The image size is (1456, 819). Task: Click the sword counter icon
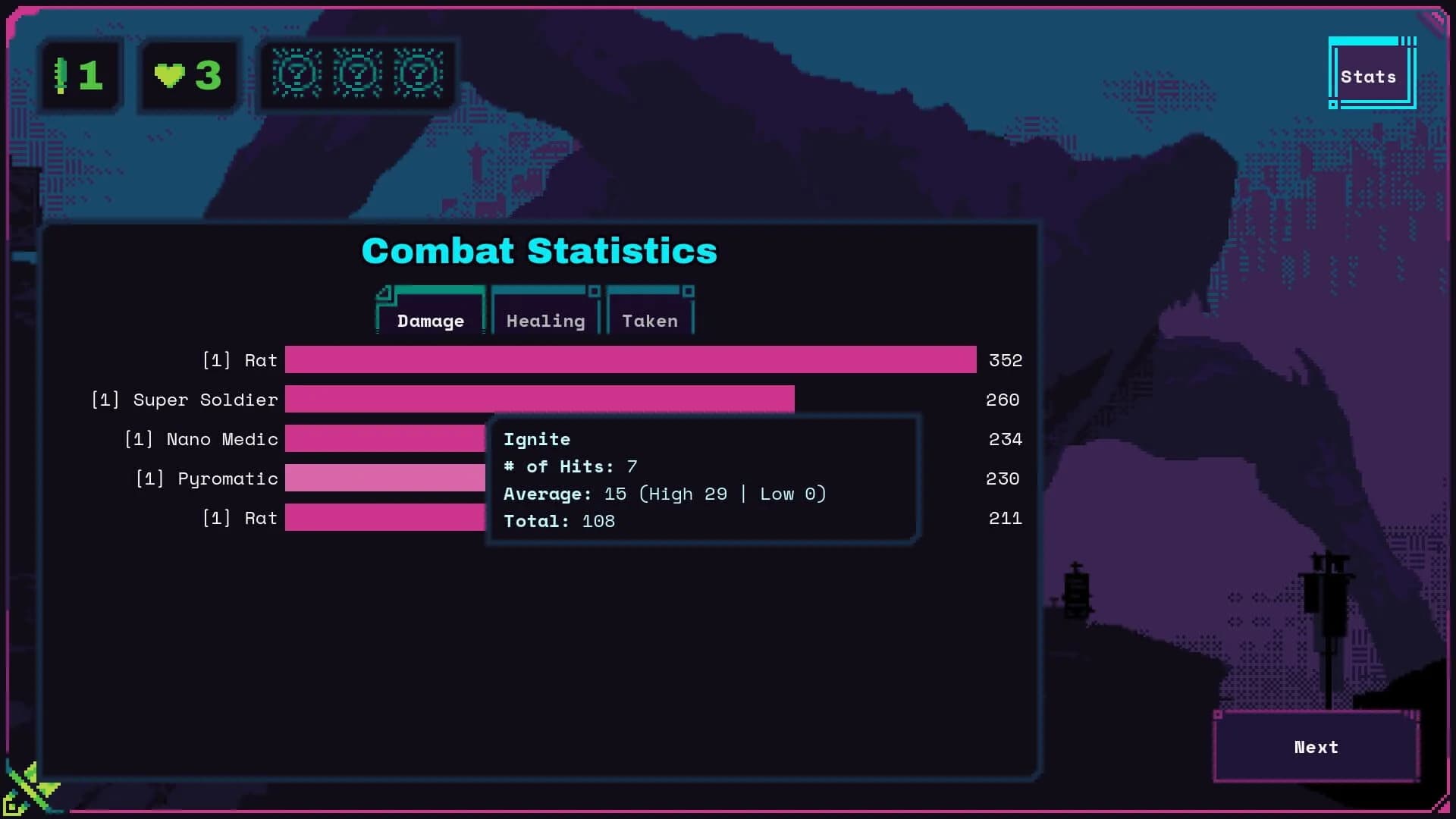click(x=62, y=74)
